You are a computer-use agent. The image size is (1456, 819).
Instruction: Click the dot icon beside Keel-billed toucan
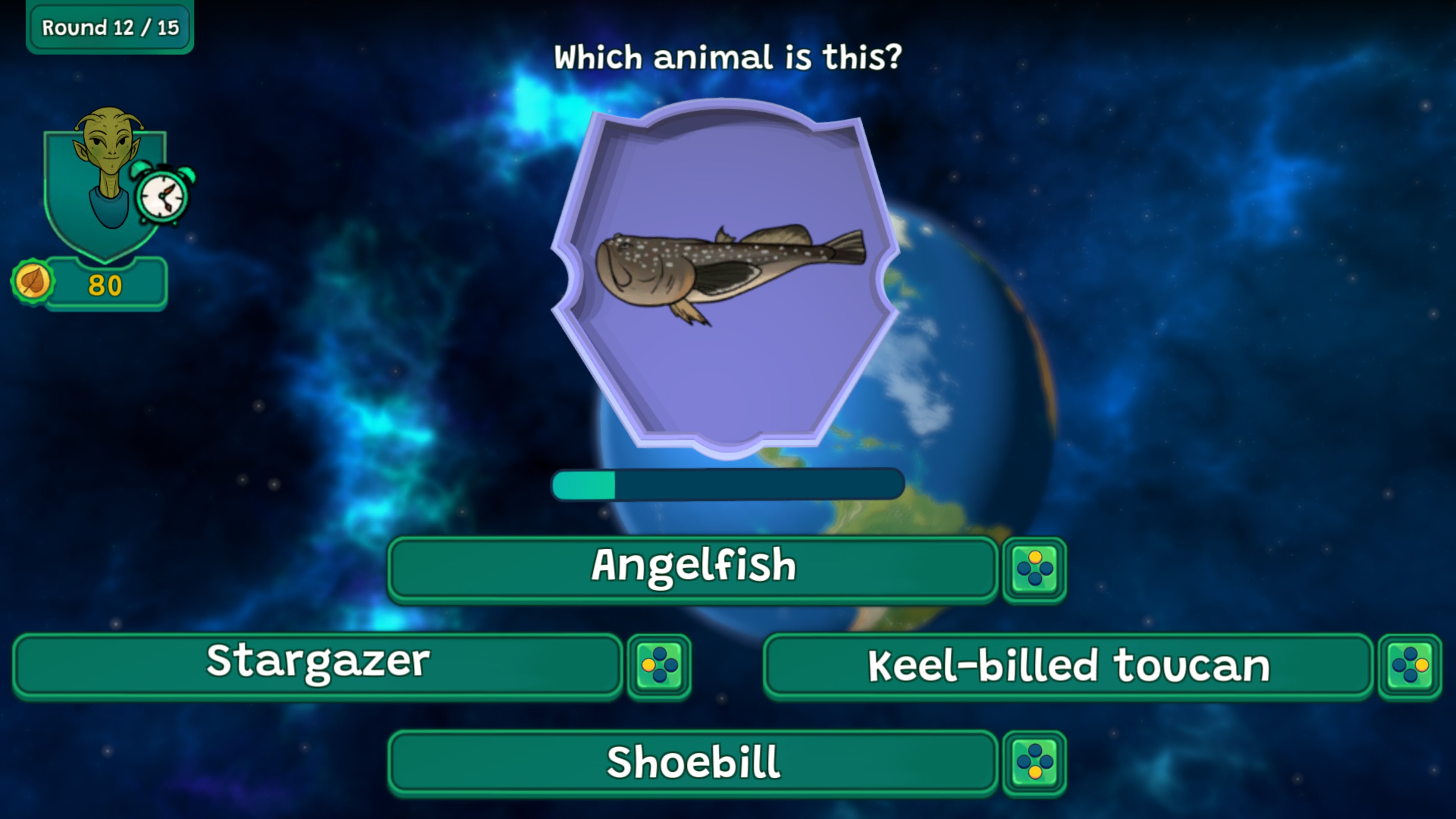click(1409, 666)
